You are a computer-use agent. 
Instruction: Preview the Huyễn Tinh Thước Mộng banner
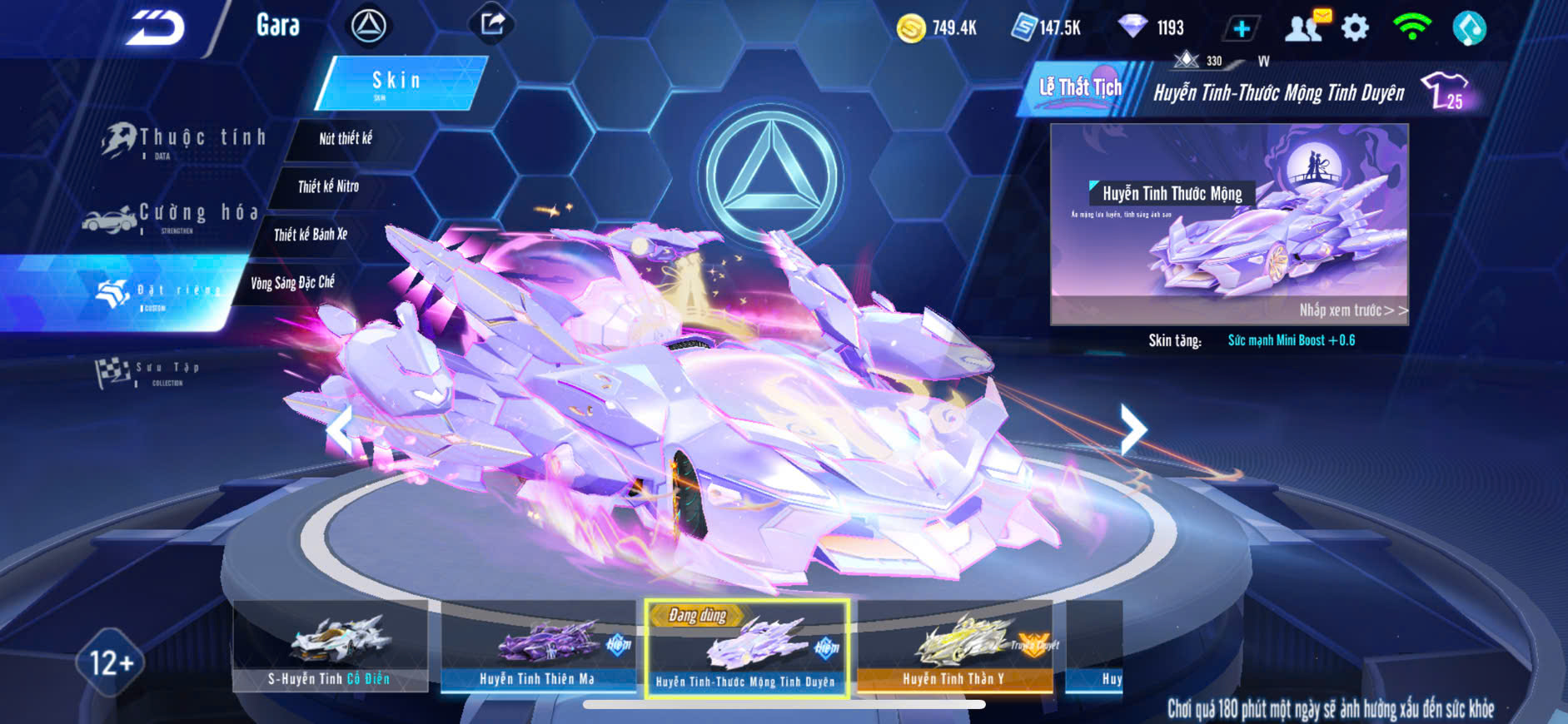[1229, 223]
